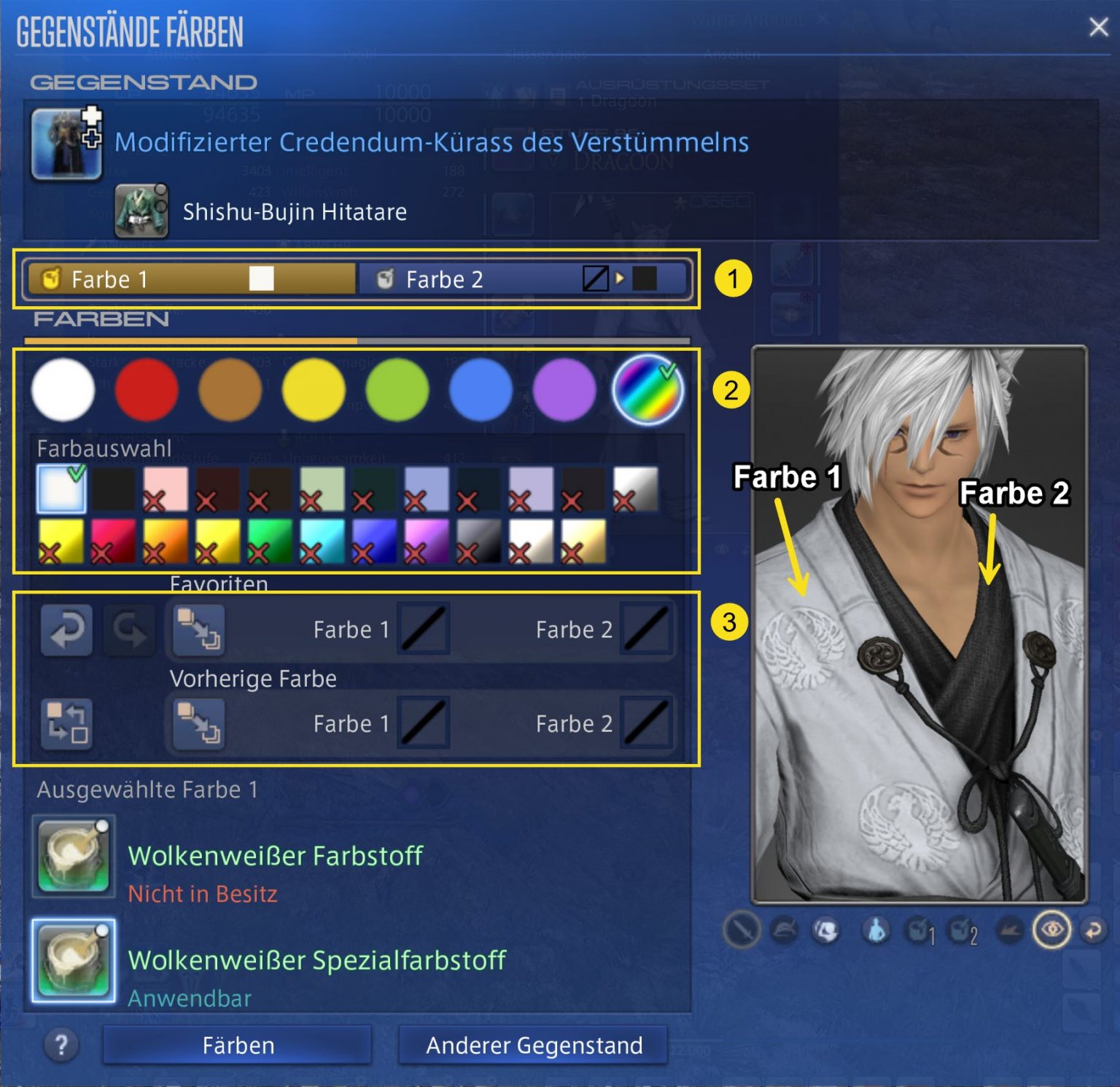
Task: Apply favorite colors using the copy icon
Action: pos(197,629)
